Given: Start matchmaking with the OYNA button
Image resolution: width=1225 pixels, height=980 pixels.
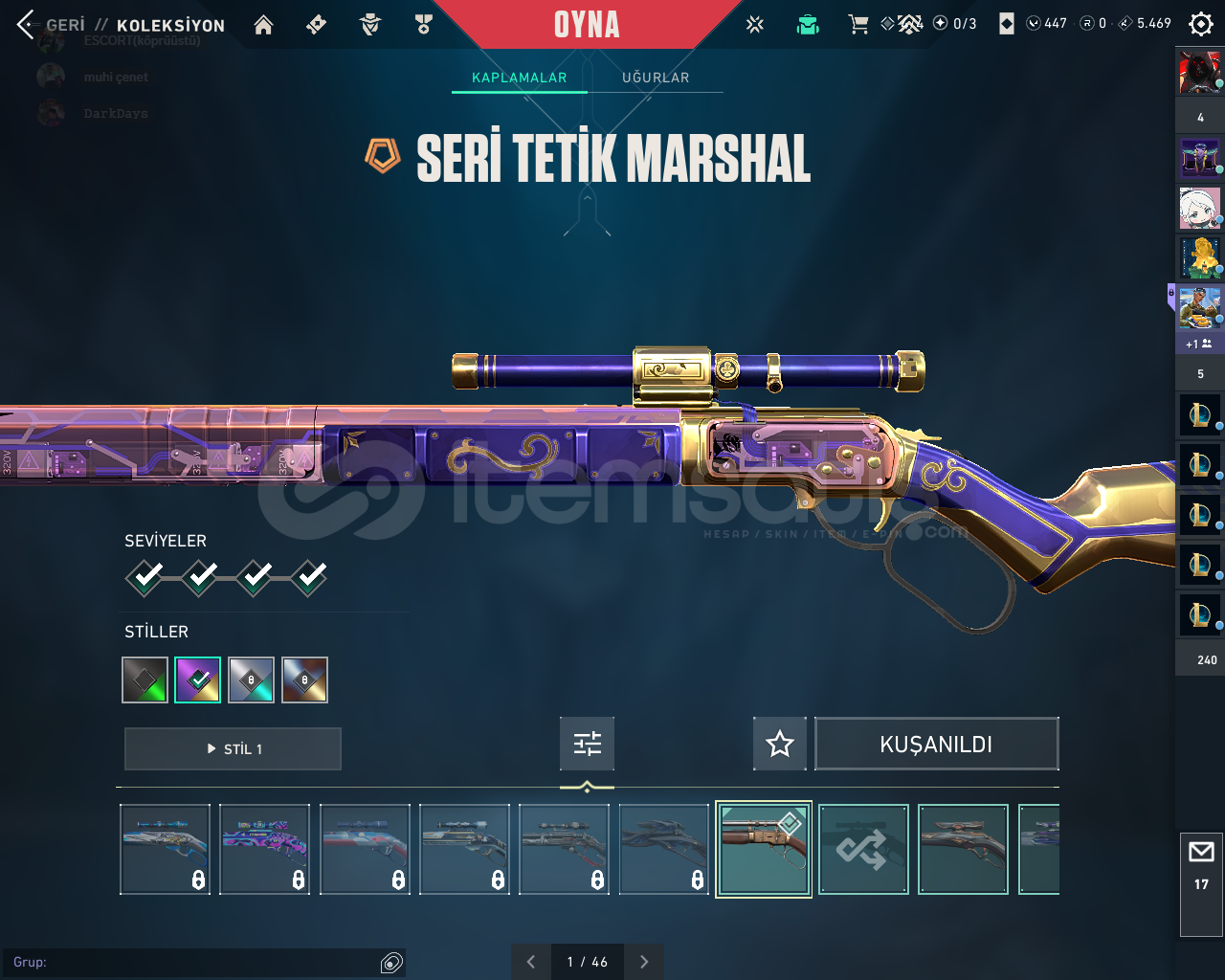Looking at the screenshot, I should (586, 25).
